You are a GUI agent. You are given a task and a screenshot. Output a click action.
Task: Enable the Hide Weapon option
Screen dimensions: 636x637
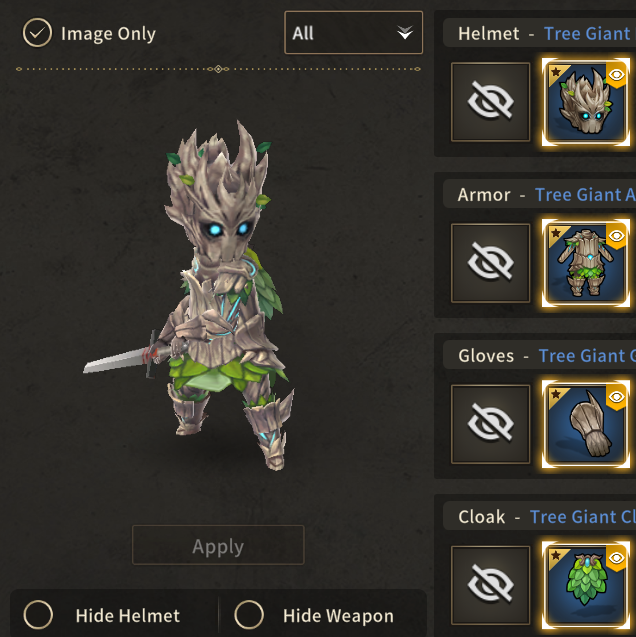(249, 615)
